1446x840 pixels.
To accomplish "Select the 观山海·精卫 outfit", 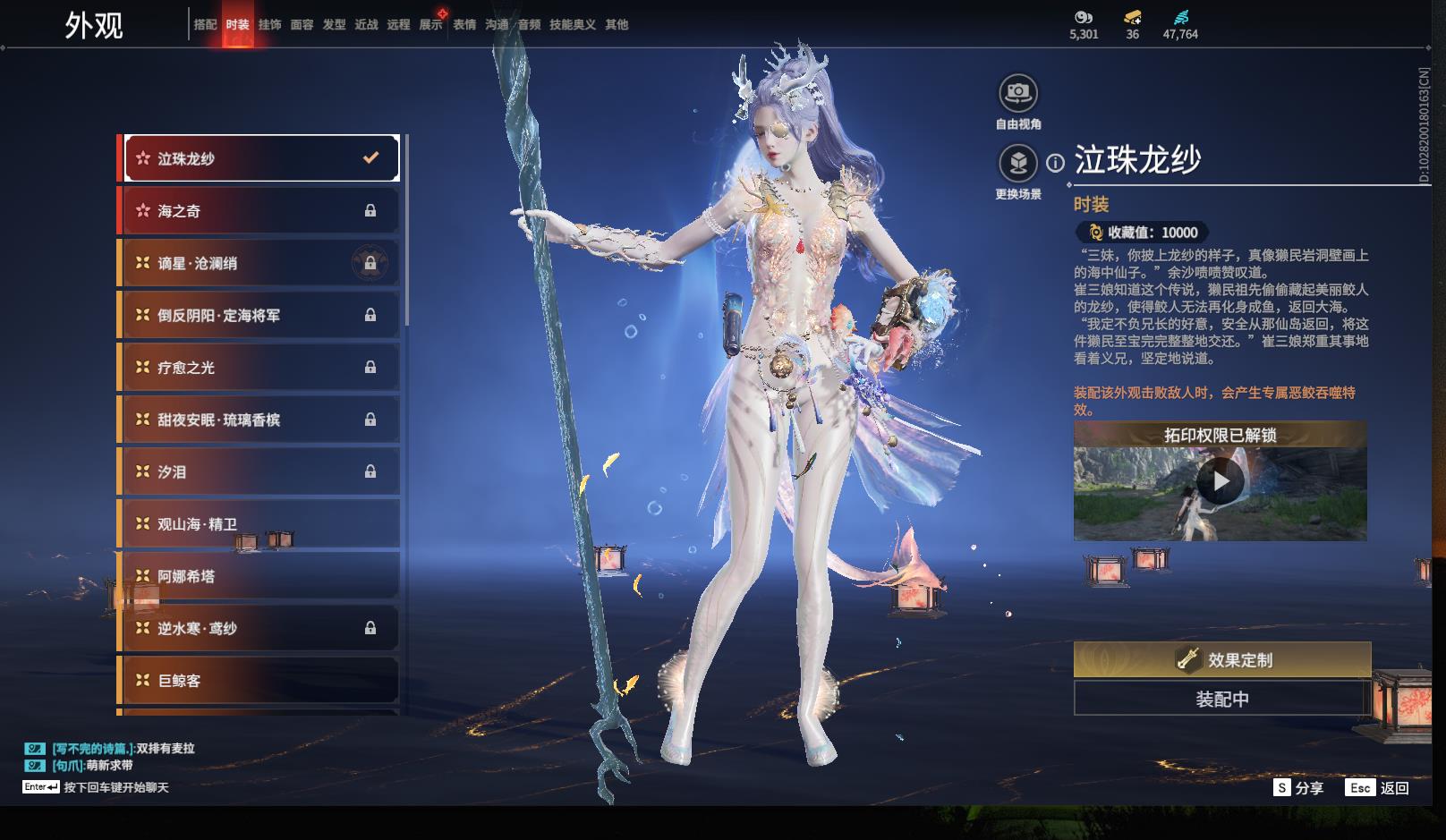I will tap(259, 524).
